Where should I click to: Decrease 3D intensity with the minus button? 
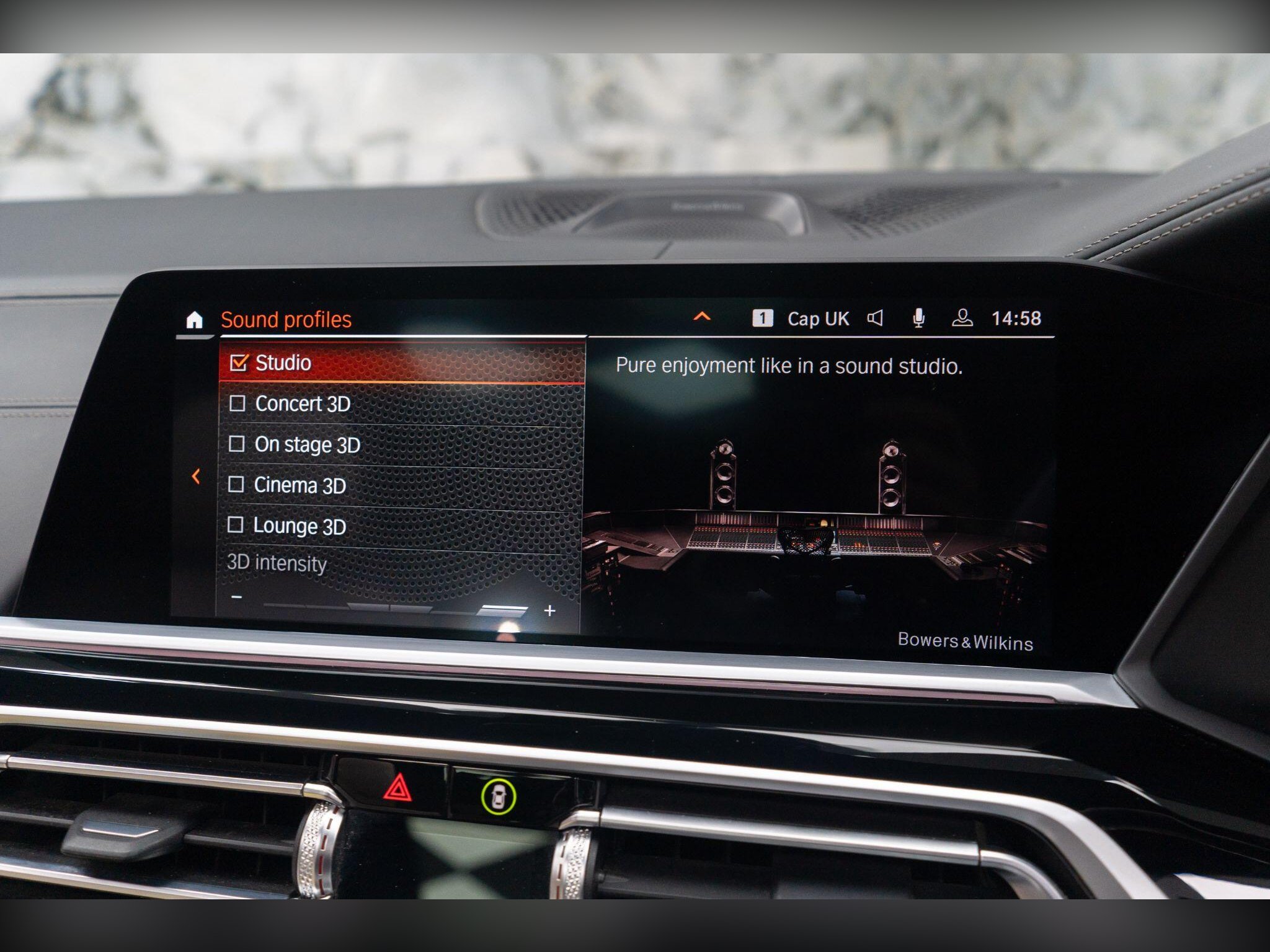(236, 597)
